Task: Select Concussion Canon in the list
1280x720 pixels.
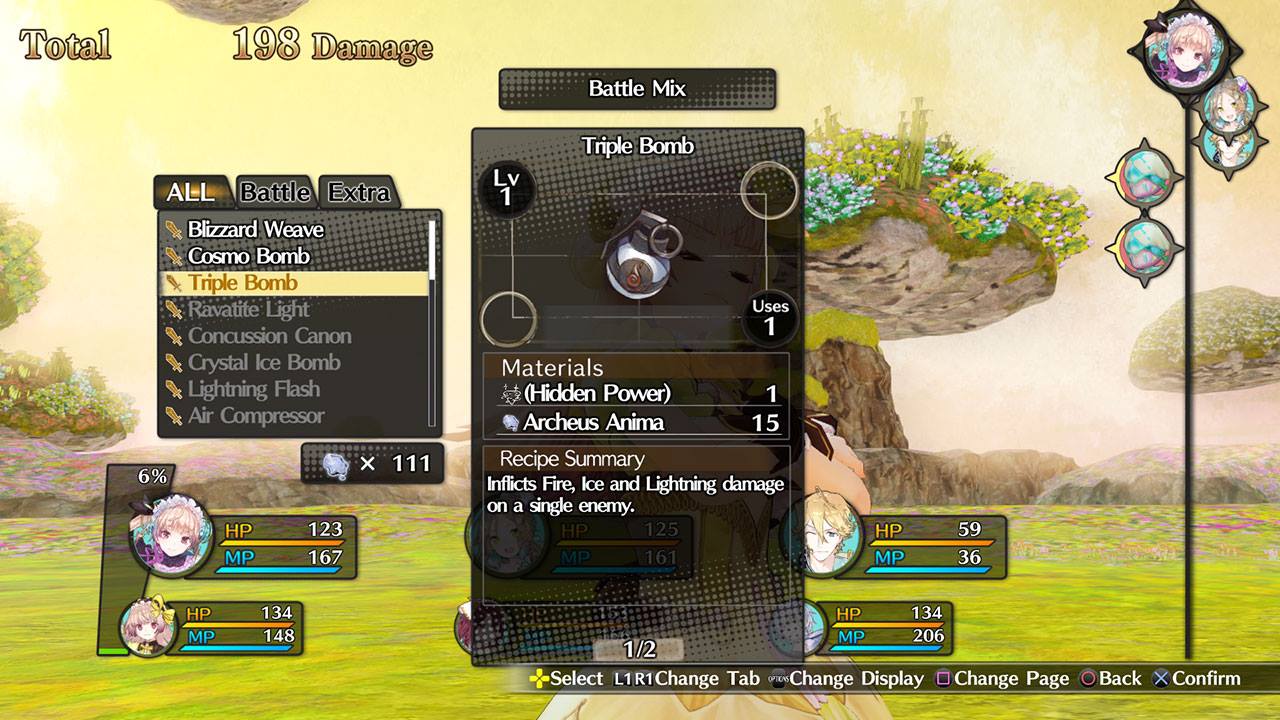Action: [x=269, y=336]
